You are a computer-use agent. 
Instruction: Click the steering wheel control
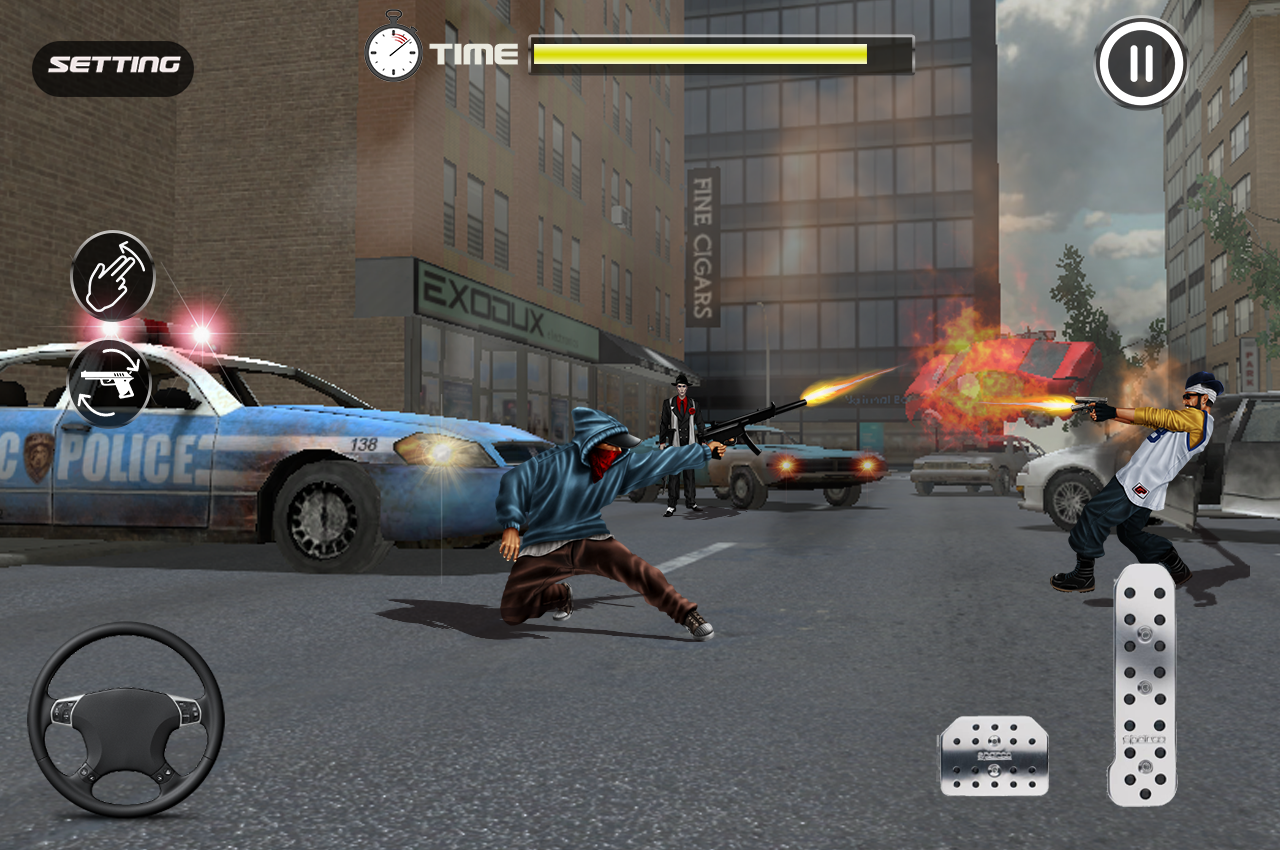pyautogui.click(x=126, y=720)
